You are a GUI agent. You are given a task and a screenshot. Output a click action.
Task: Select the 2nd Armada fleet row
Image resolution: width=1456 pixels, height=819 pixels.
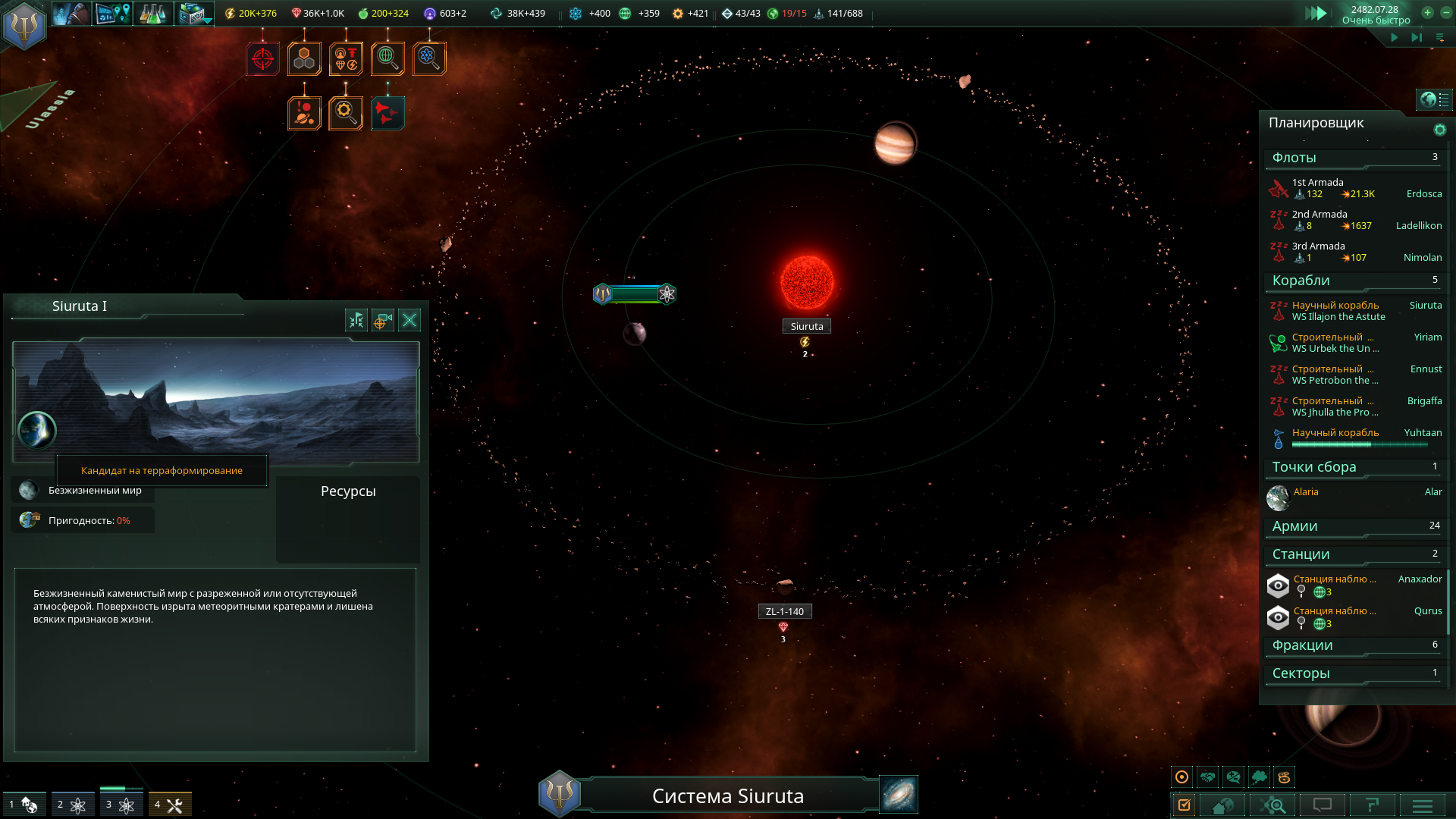coord(1356,220)
